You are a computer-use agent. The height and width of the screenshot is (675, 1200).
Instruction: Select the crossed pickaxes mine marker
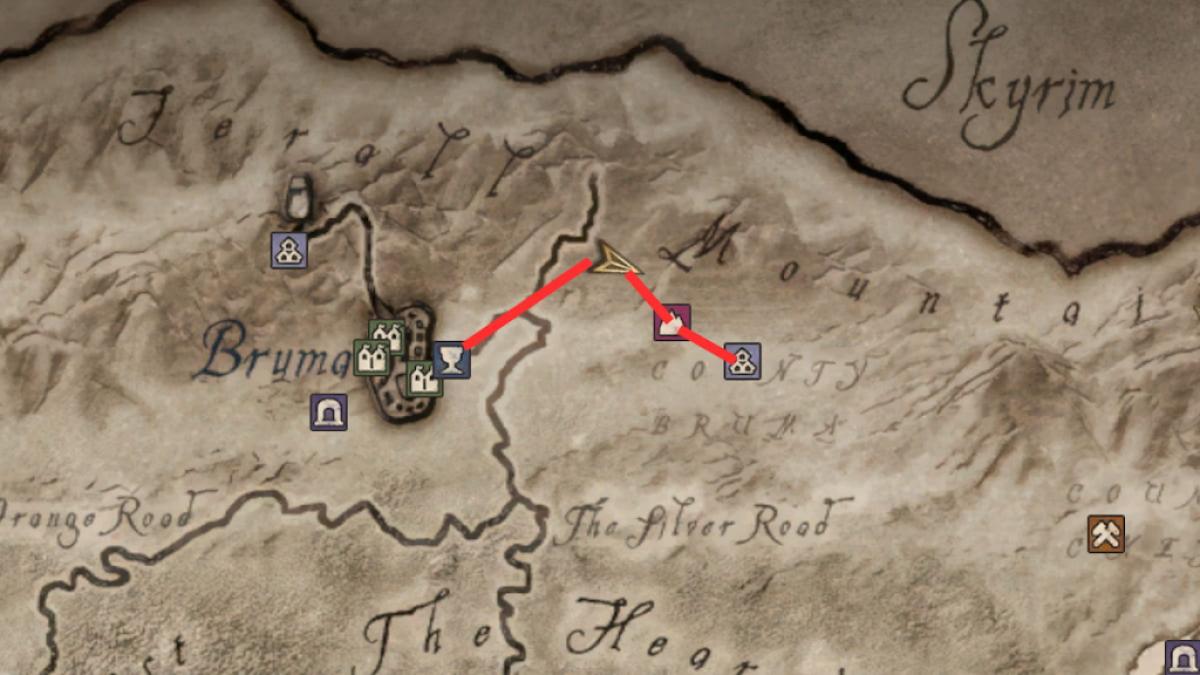pos(1107,534)
